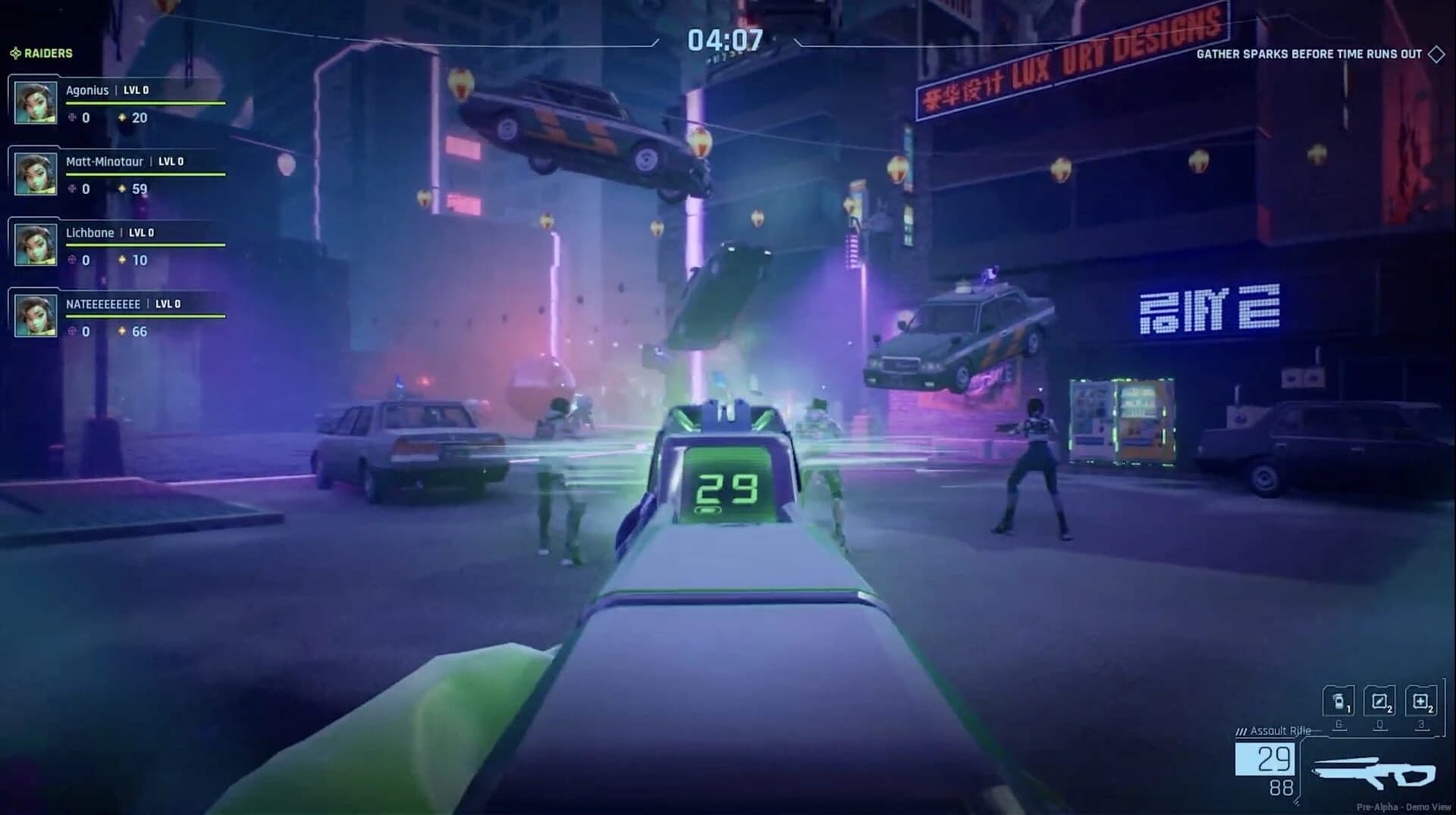
Task: Click the Pre-Alpha - Demo View watermark
Action: click(1404, 805)
